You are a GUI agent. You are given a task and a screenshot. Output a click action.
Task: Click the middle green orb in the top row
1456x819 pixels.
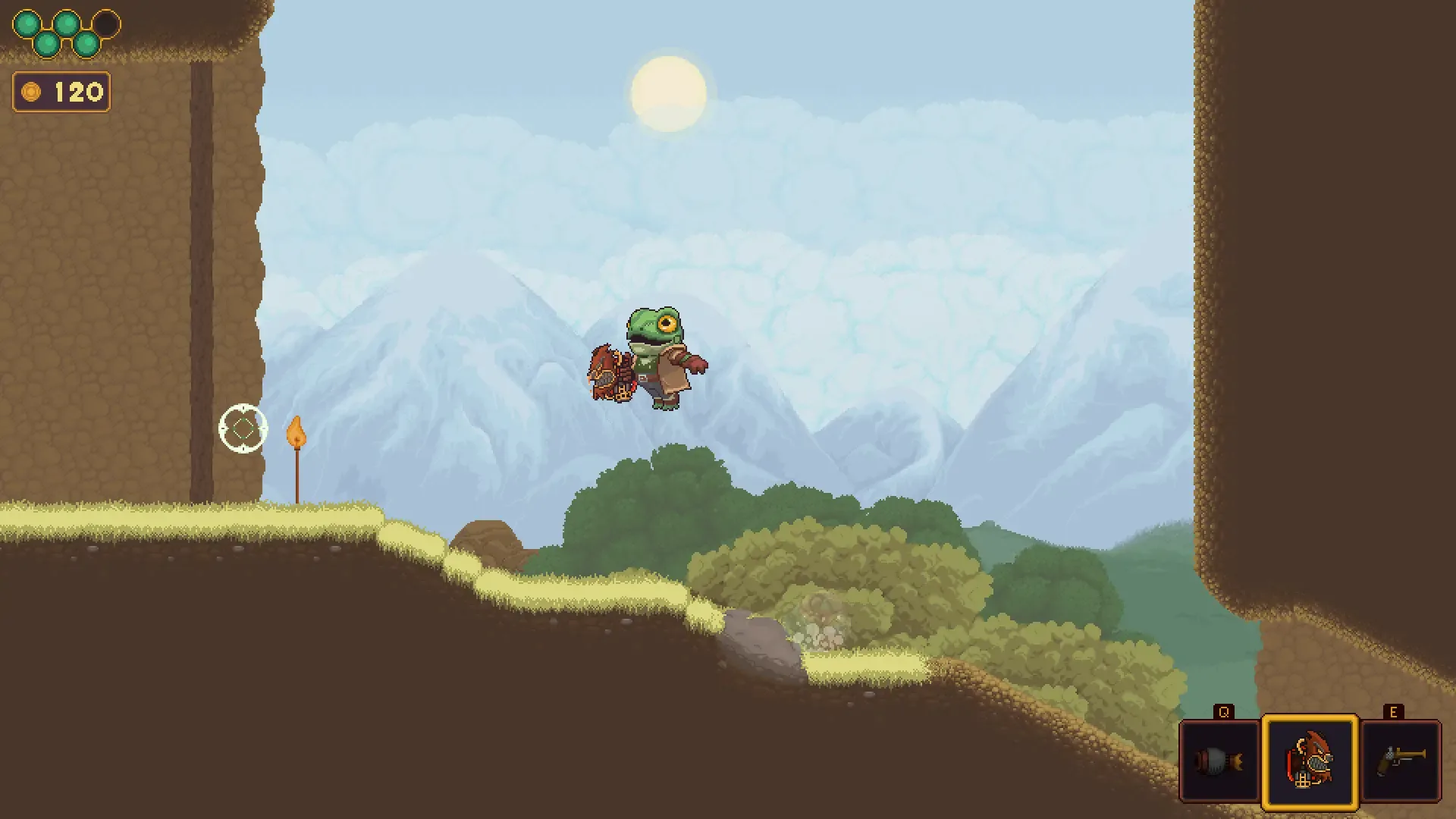(x=67, y=22)
